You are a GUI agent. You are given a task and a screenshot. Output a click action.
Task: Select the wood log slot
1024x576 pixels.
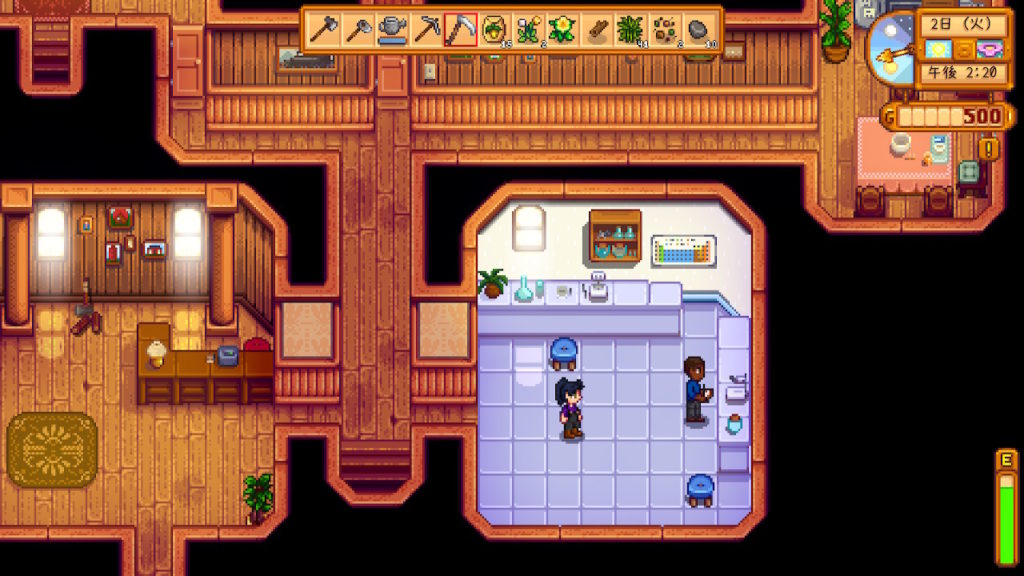597,29
